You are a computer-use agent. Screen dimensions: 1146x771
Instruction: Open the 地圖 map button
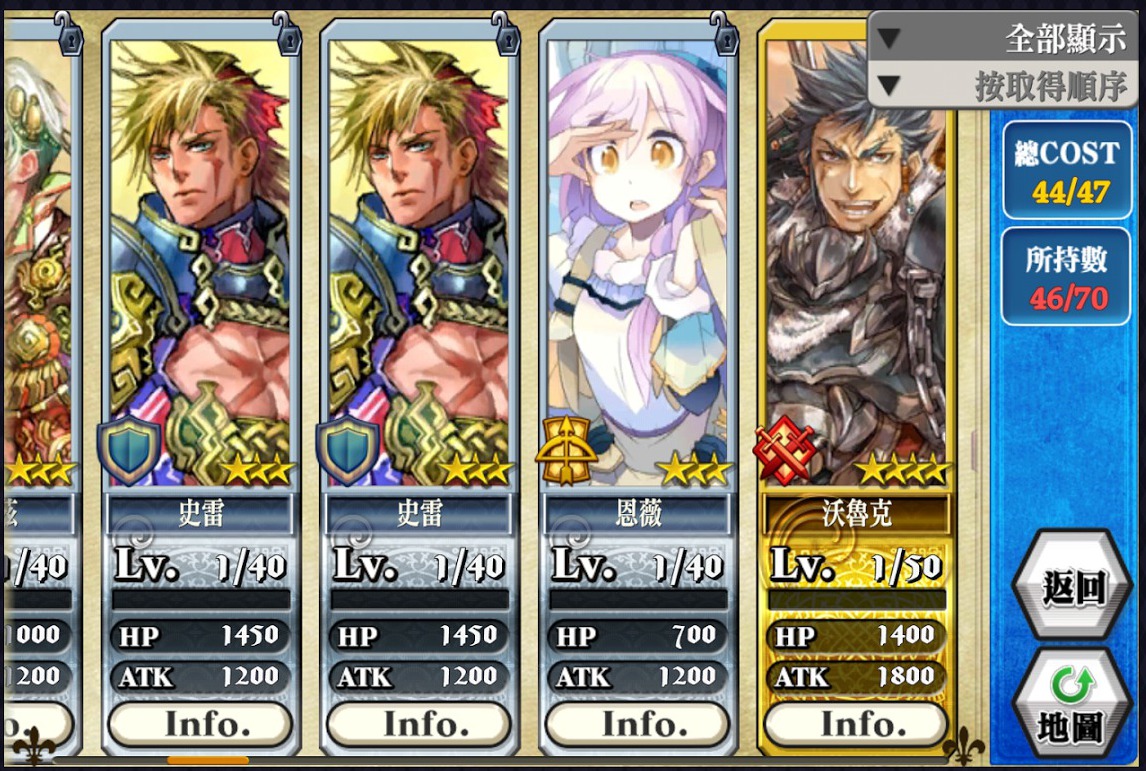coord(1073,706)
